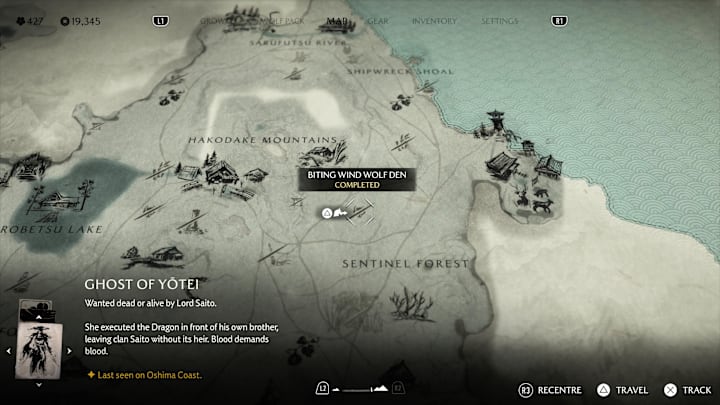The height and width of the screenshot is (405, 720).
Task: Show previous card with left arrow
Action: click(x=9, y=350)
